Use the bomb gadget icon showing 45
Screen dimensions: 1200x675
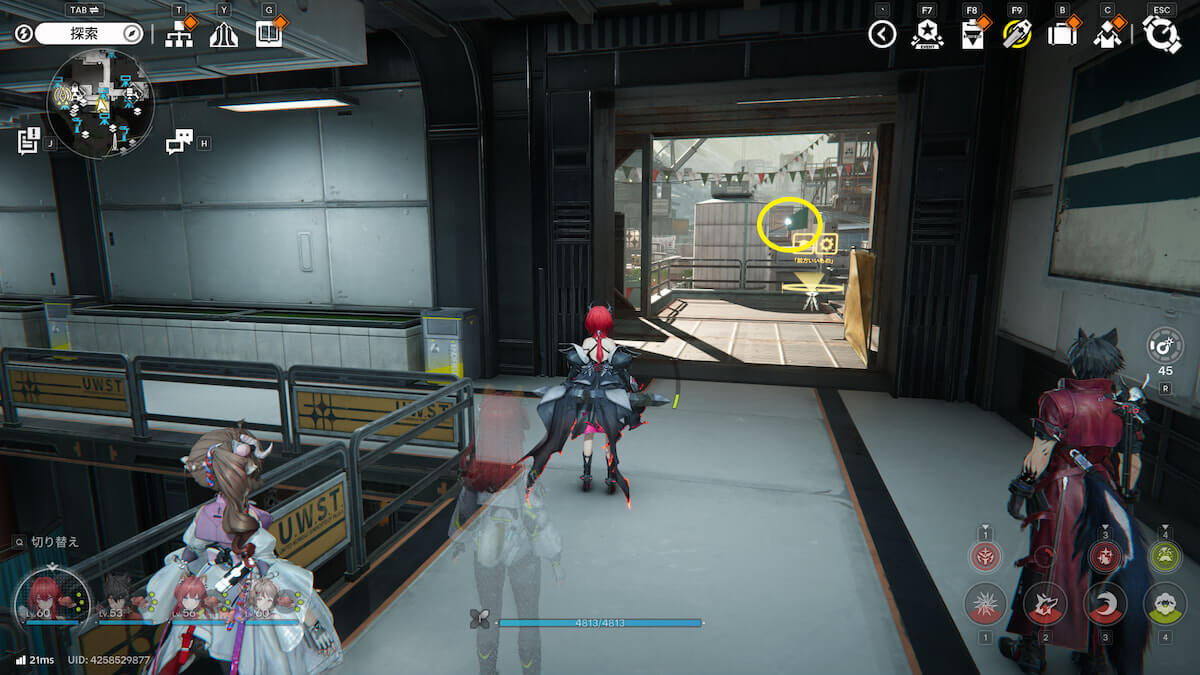pos(1165,345)
